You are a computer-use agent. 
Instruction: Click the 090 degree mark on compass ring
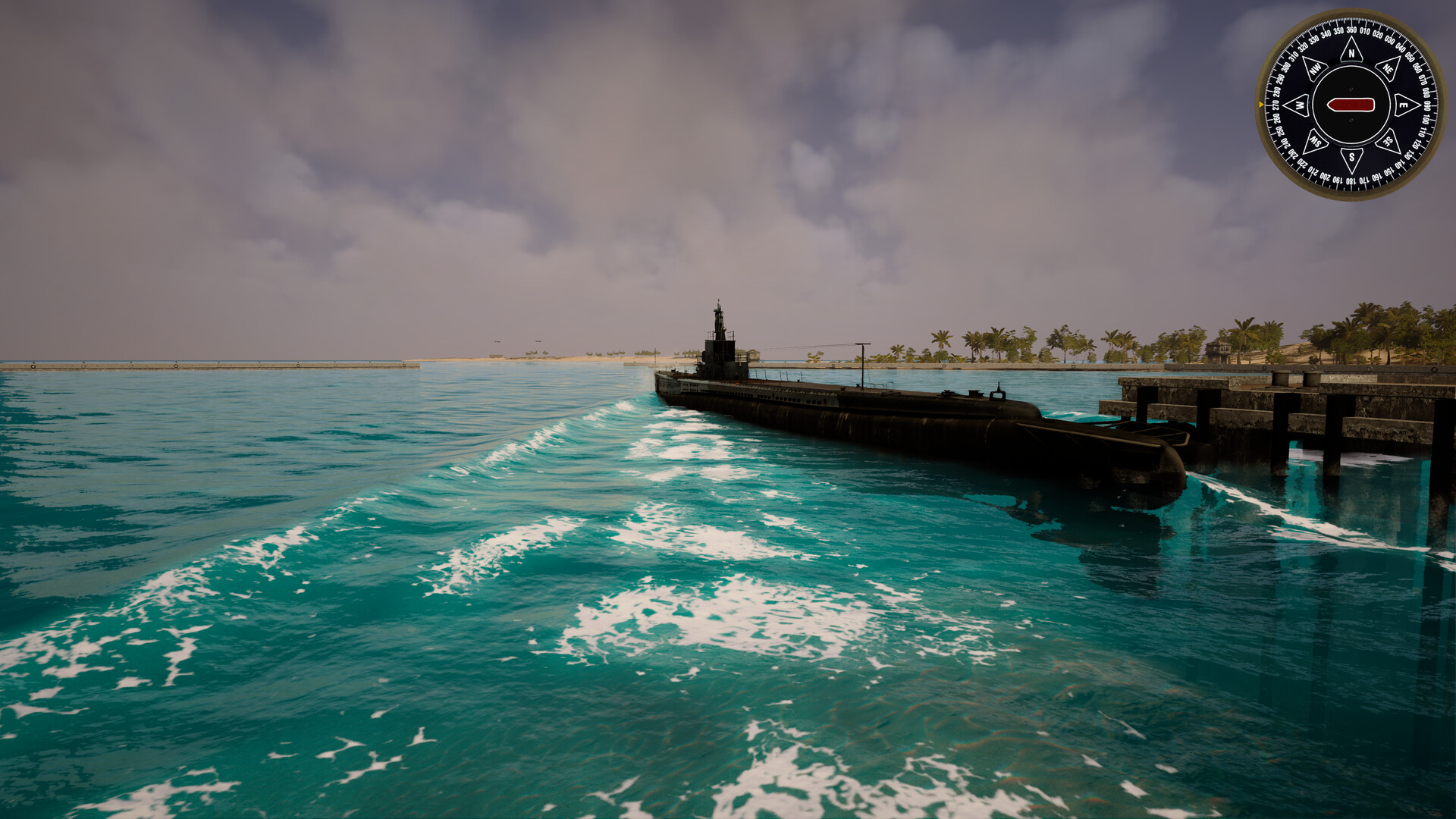(x=1428, y=105)
